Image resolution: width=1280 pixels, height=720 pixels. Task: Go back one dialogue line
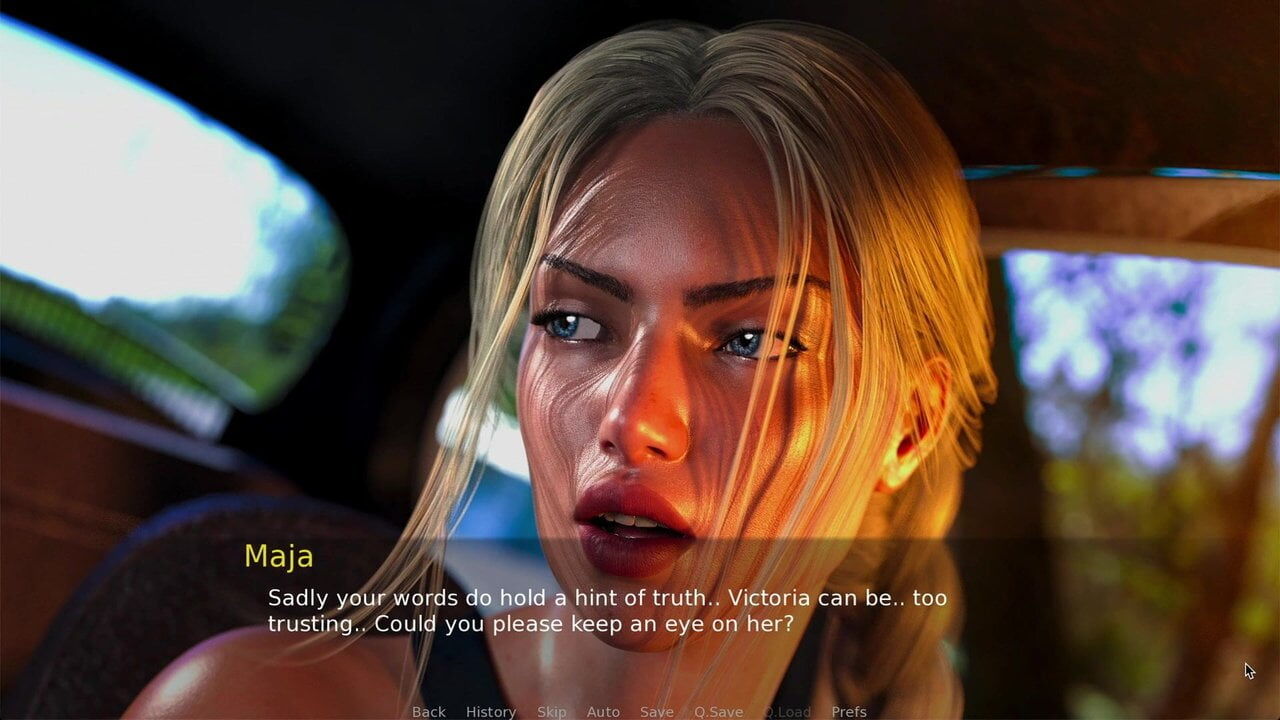(x=429, y=712)
